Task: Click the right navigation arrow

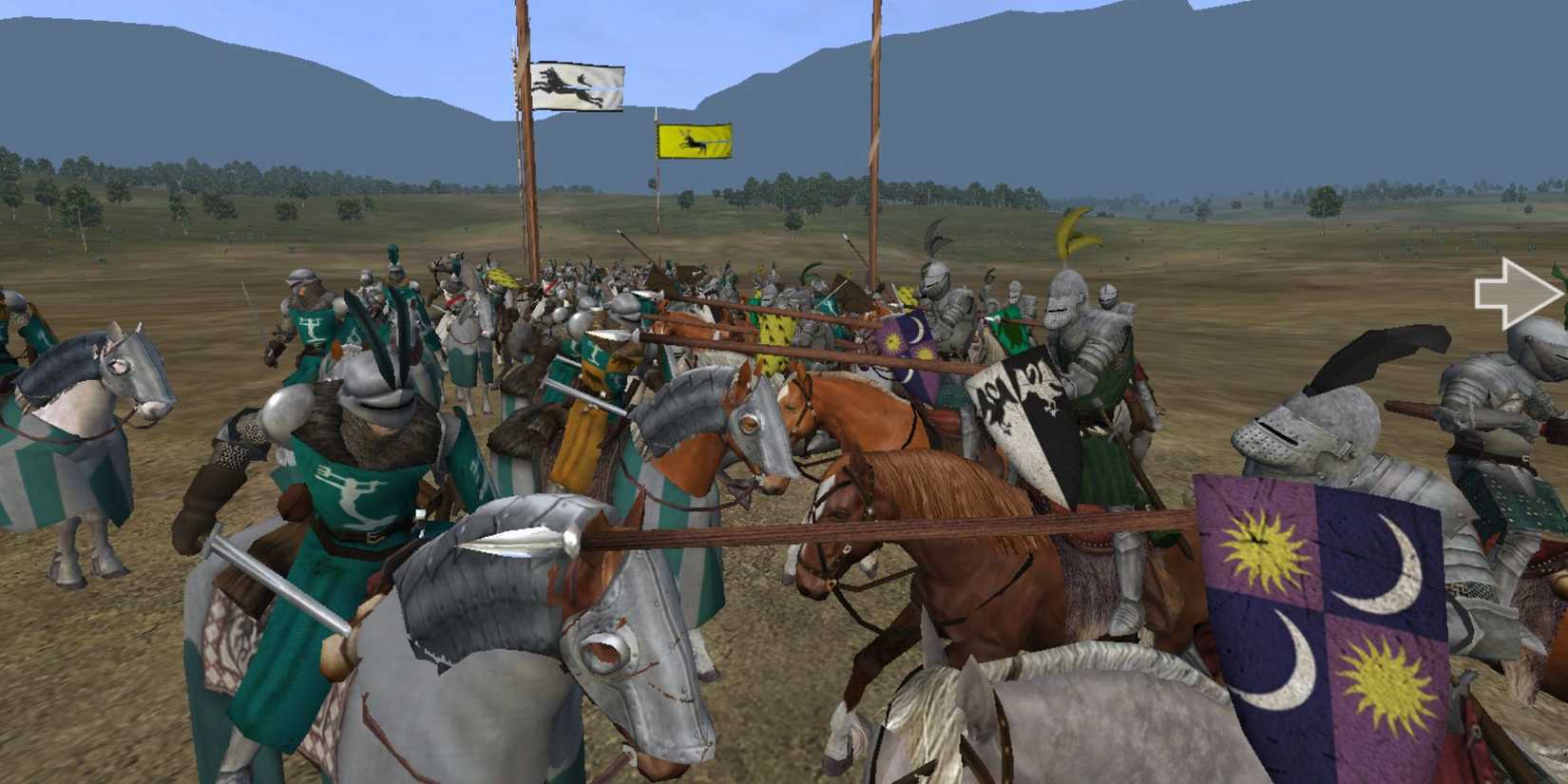Action: click(x=1518, y=291)
